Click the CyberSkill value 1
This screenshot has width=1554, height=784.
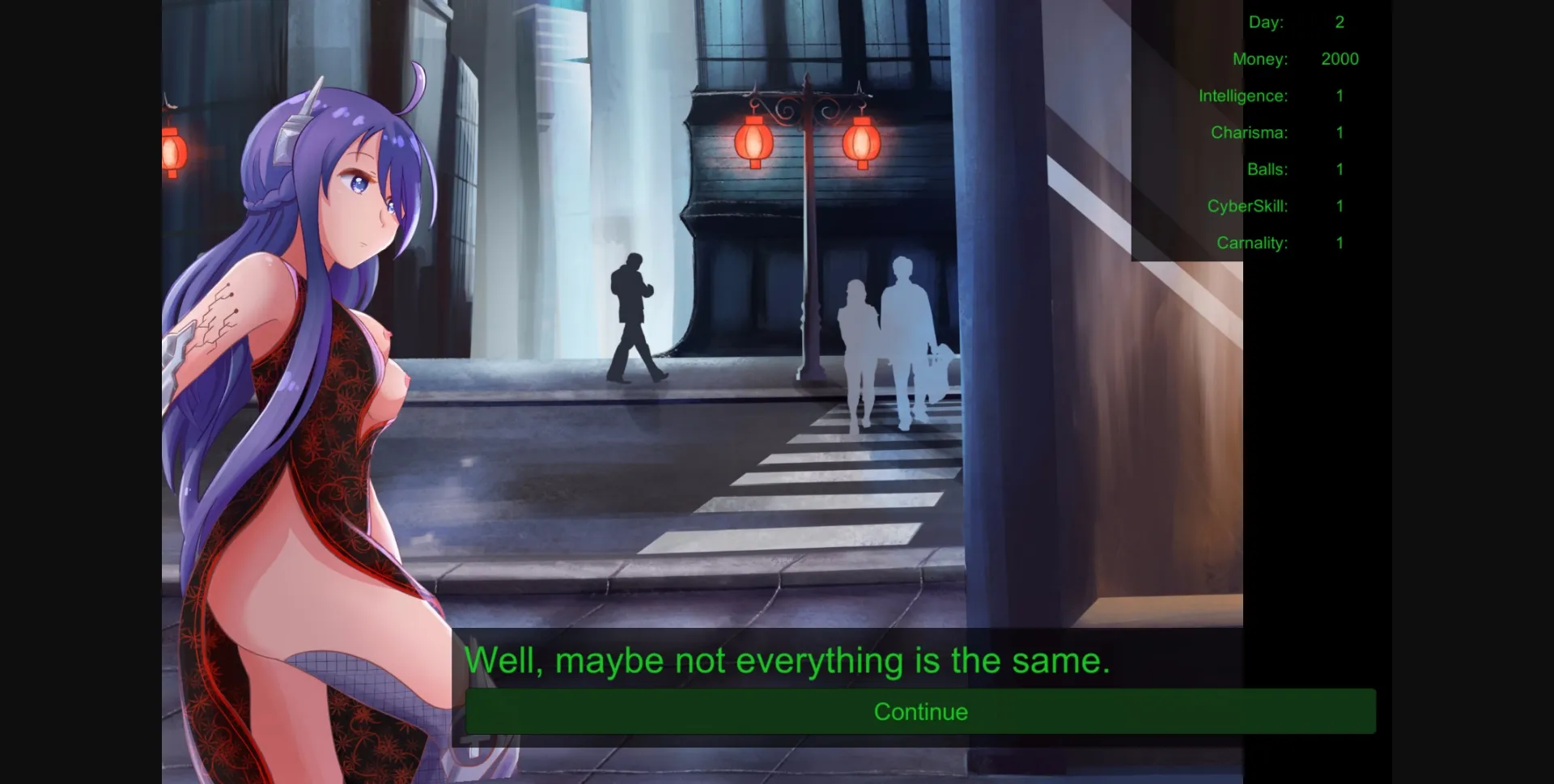(1340, 206)
